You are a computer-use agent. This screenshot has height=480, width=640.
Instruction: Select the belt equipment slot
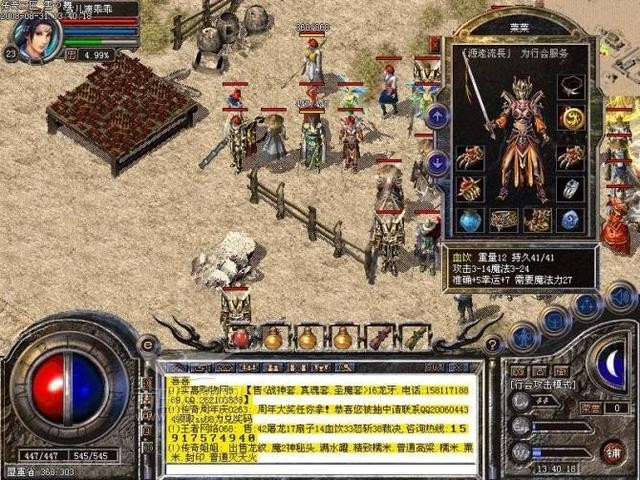pos(503,220)
